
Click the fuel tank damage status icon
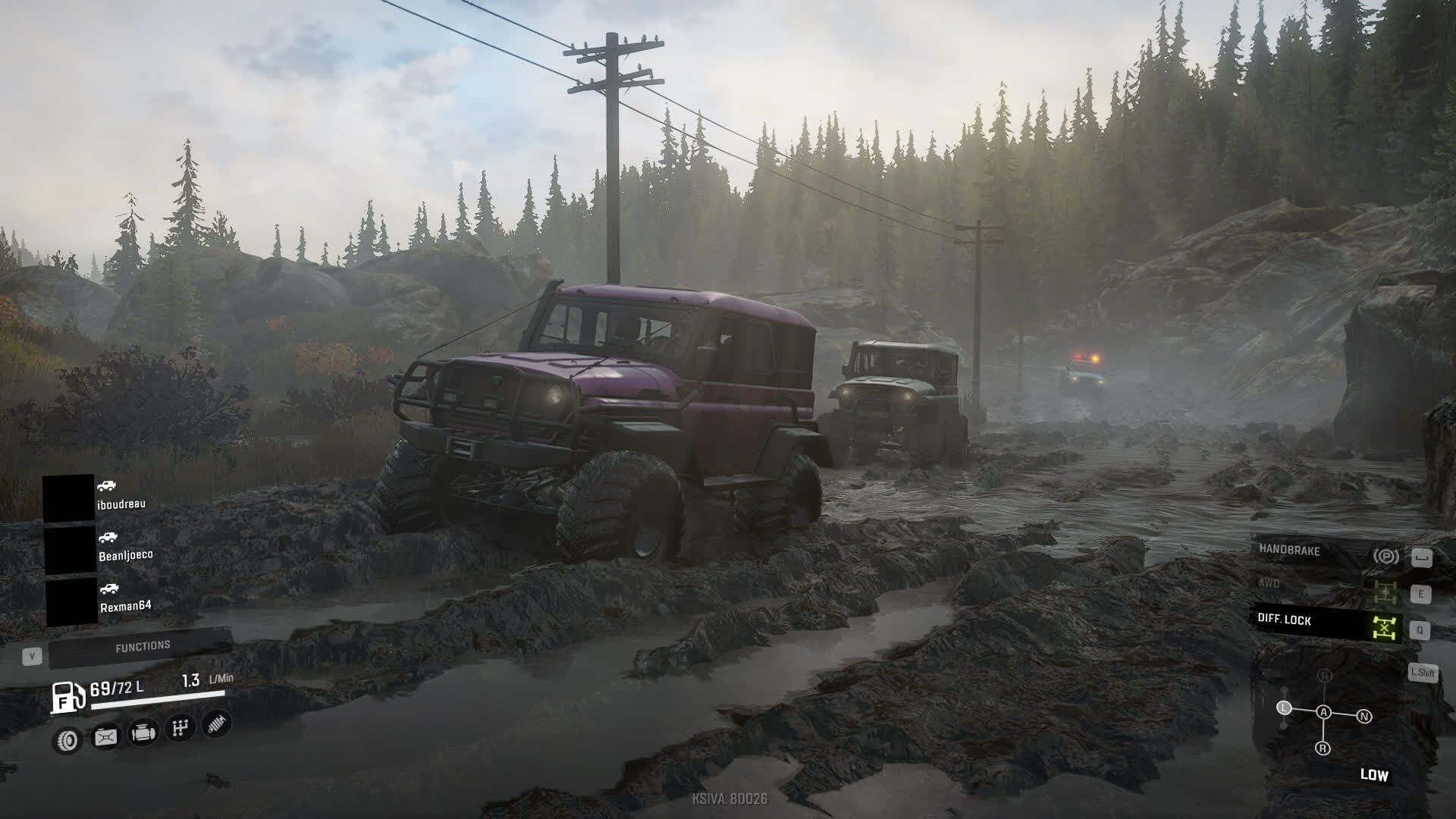(105, 736)
